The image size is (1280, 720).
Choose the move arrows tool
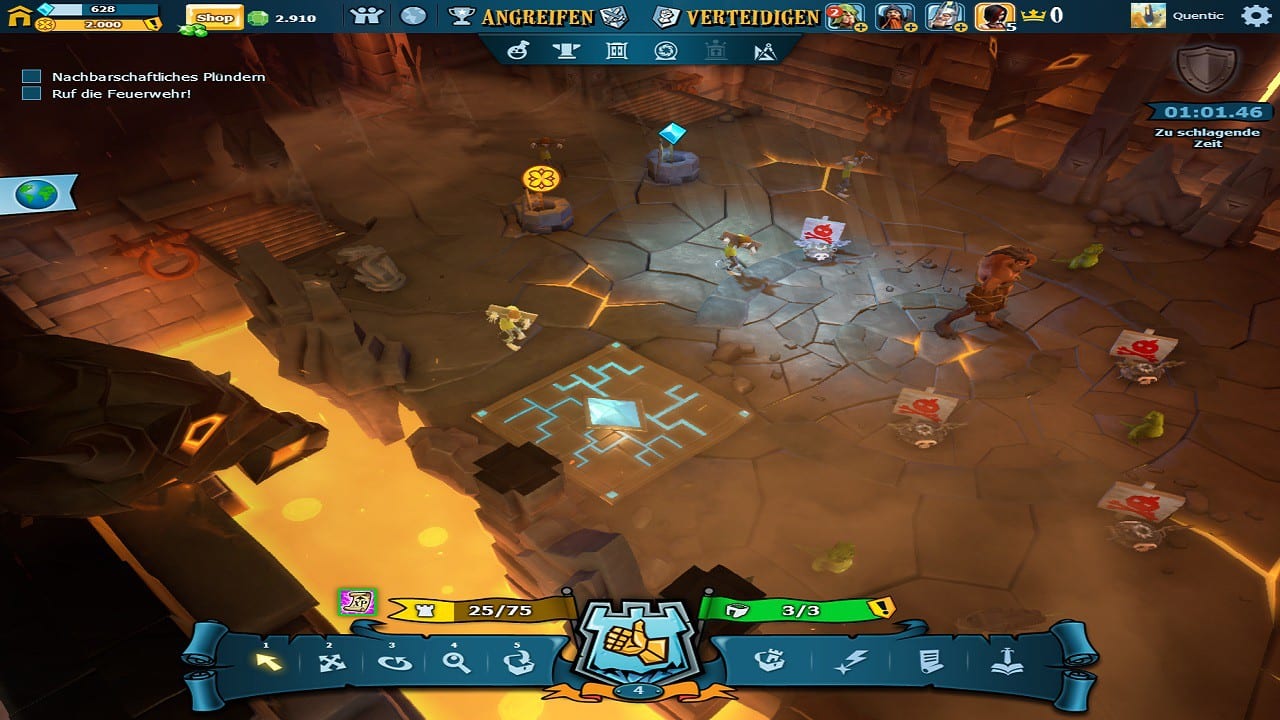331,662
